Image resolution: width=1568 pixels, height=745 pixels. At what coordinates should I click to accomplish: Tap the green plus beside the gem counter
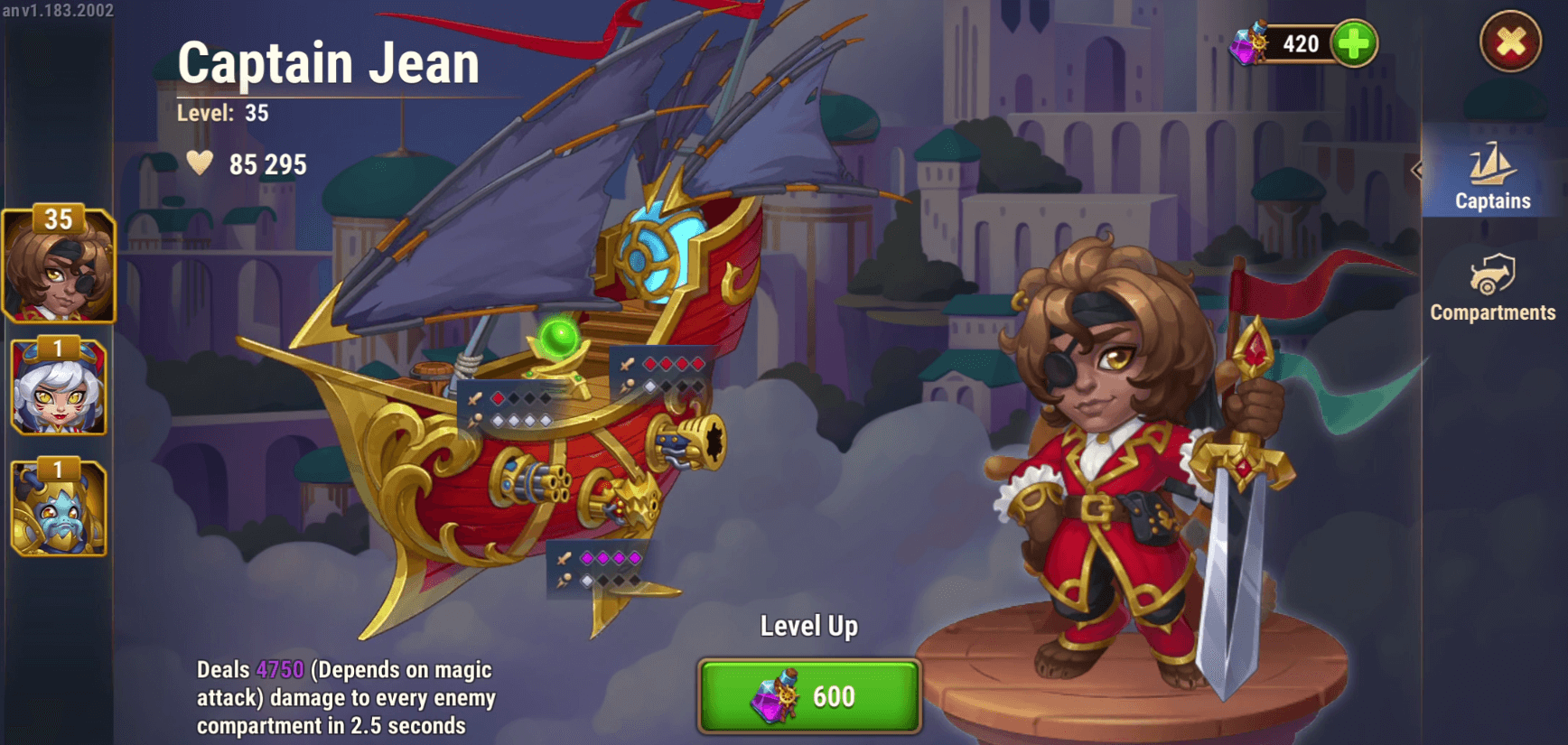(x=1353, y=42)
